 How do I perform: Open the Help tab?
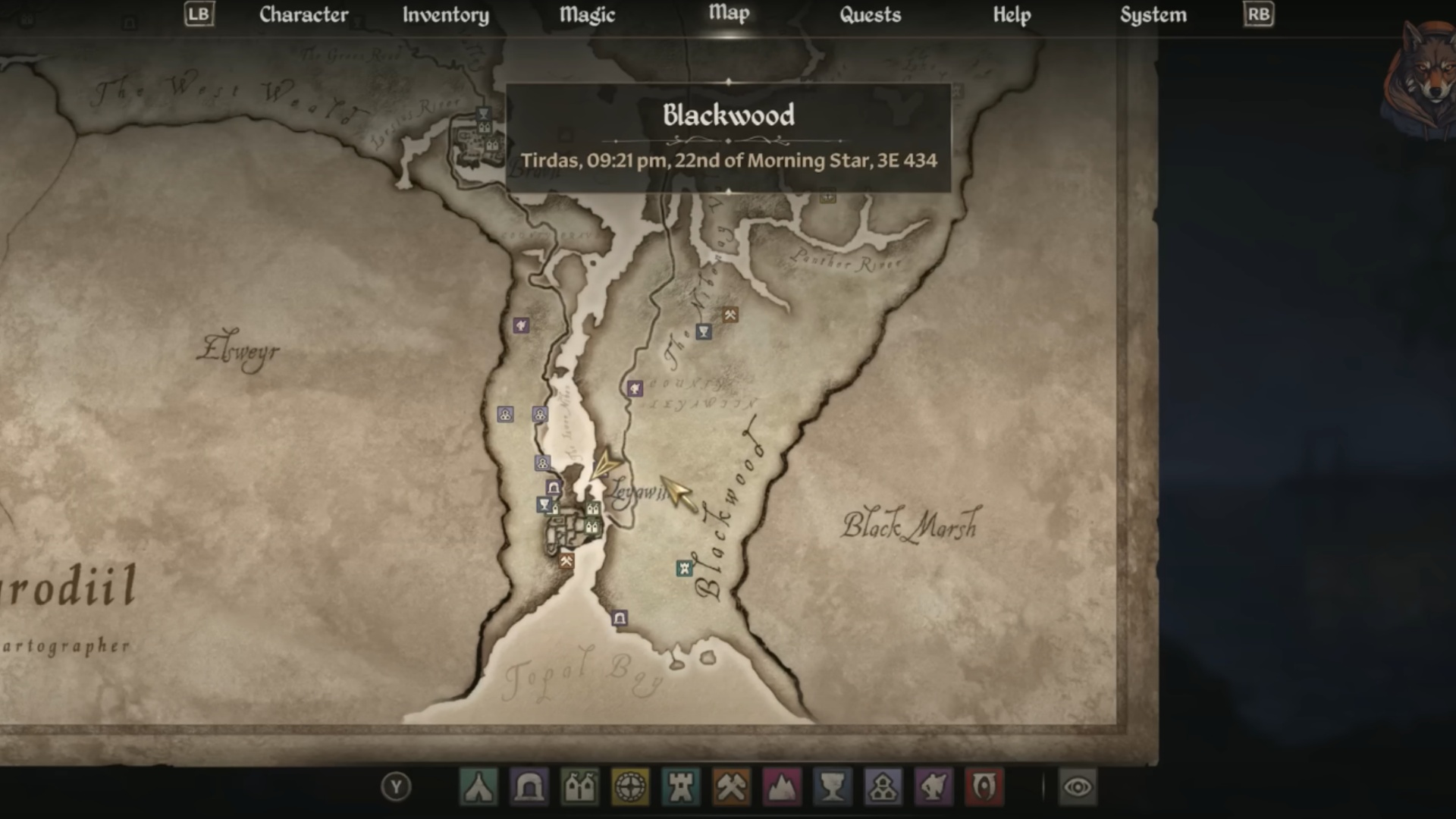coord(1012,14)
